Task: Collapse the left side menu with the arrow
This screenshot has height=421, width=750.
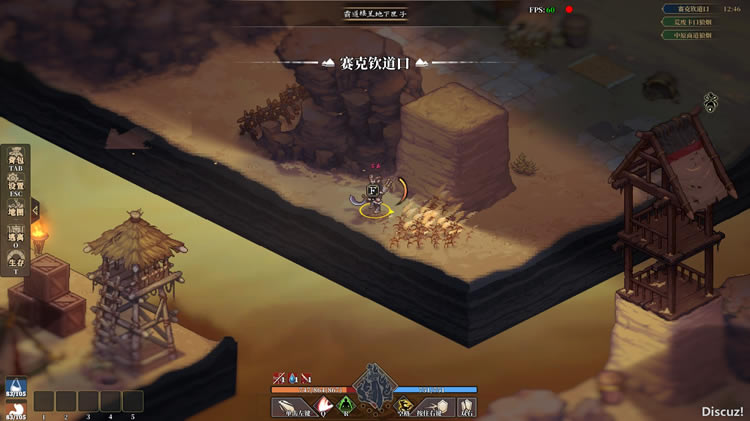Action: [x=35, y=210]
